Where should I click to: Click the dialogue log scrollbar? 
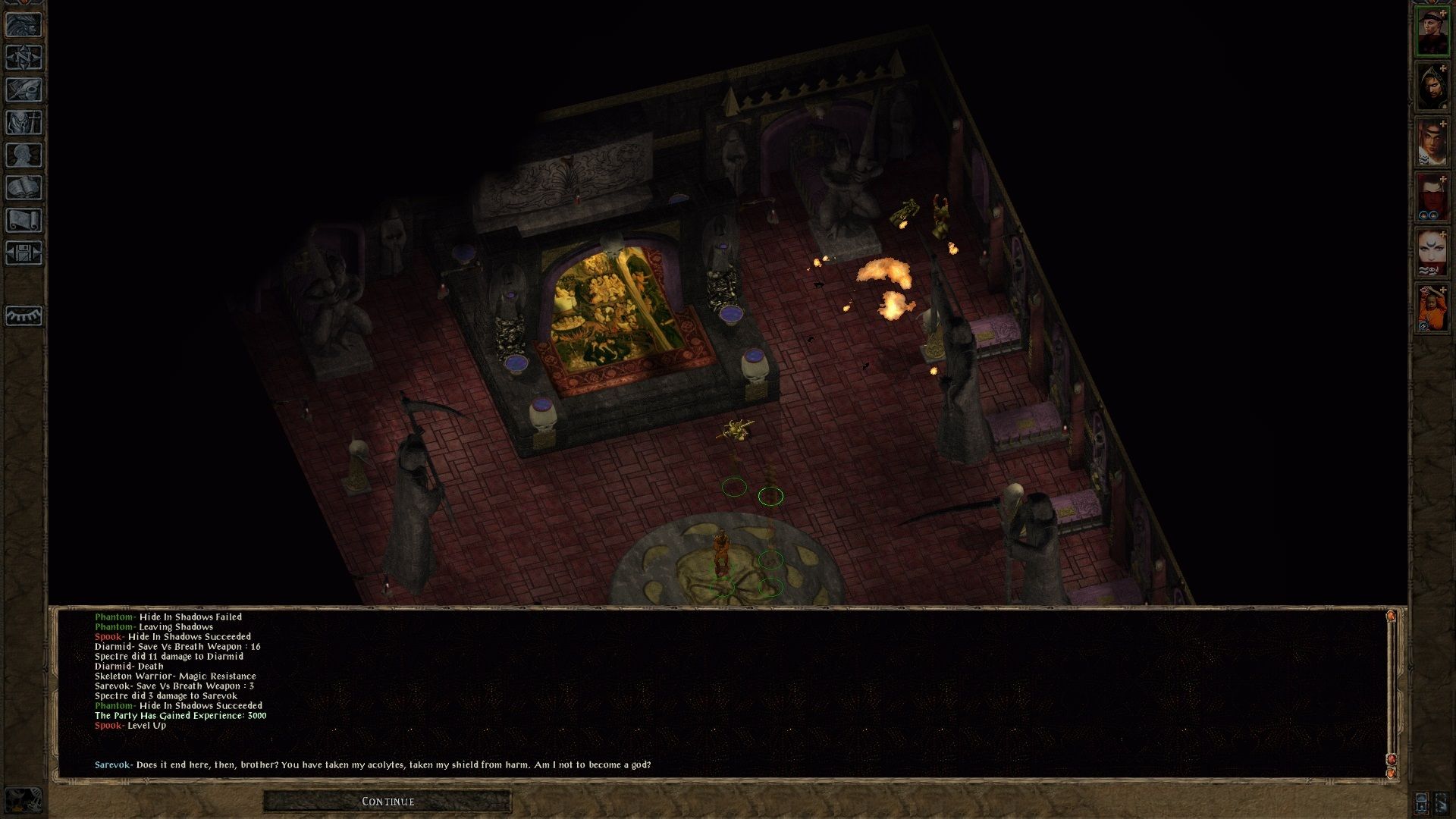pyautogui.click(x=1391, y=690)
